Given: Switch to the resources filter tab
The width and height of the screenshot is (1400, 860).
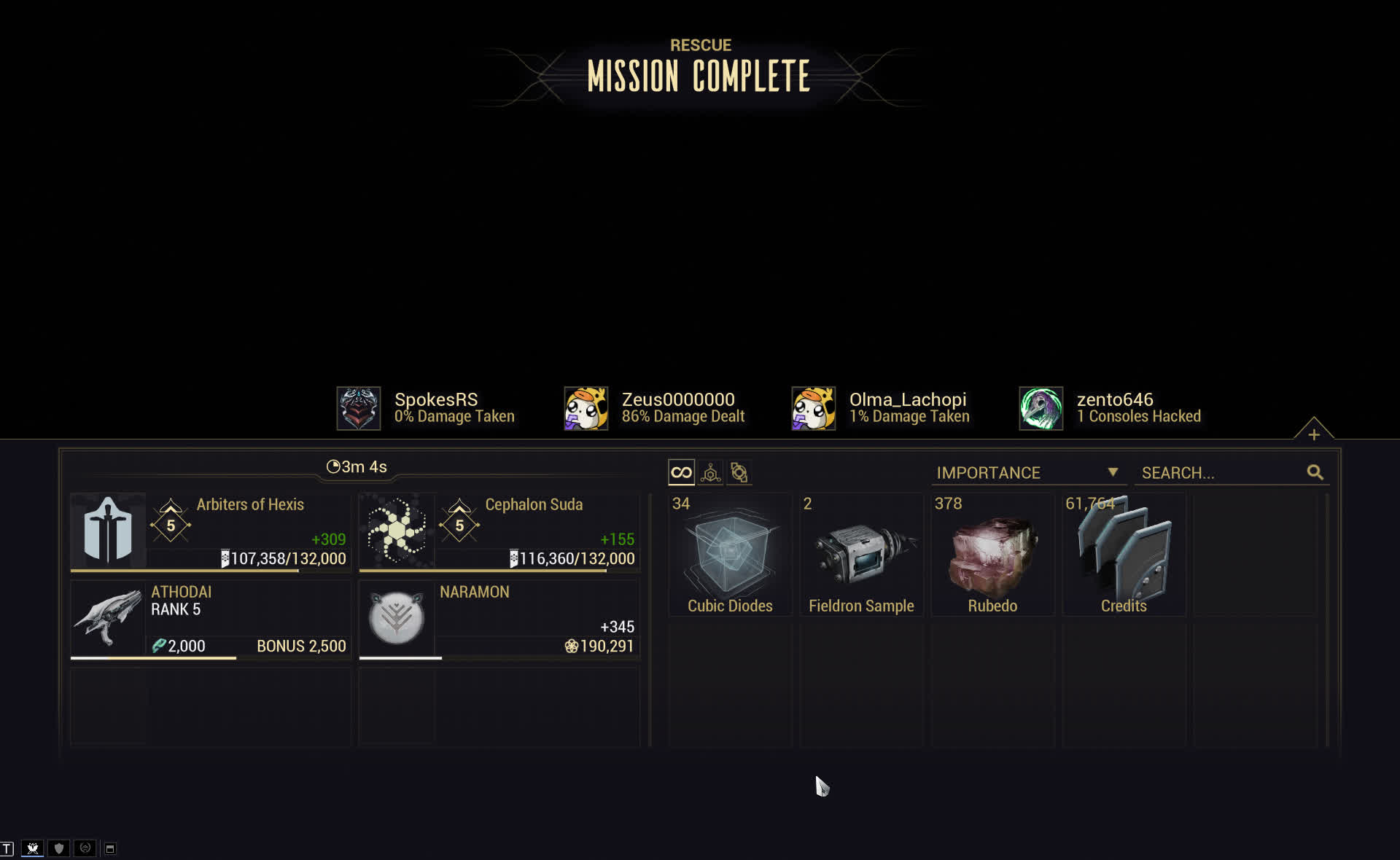Looking at the screenshot, I should click(x=710, y=473).
